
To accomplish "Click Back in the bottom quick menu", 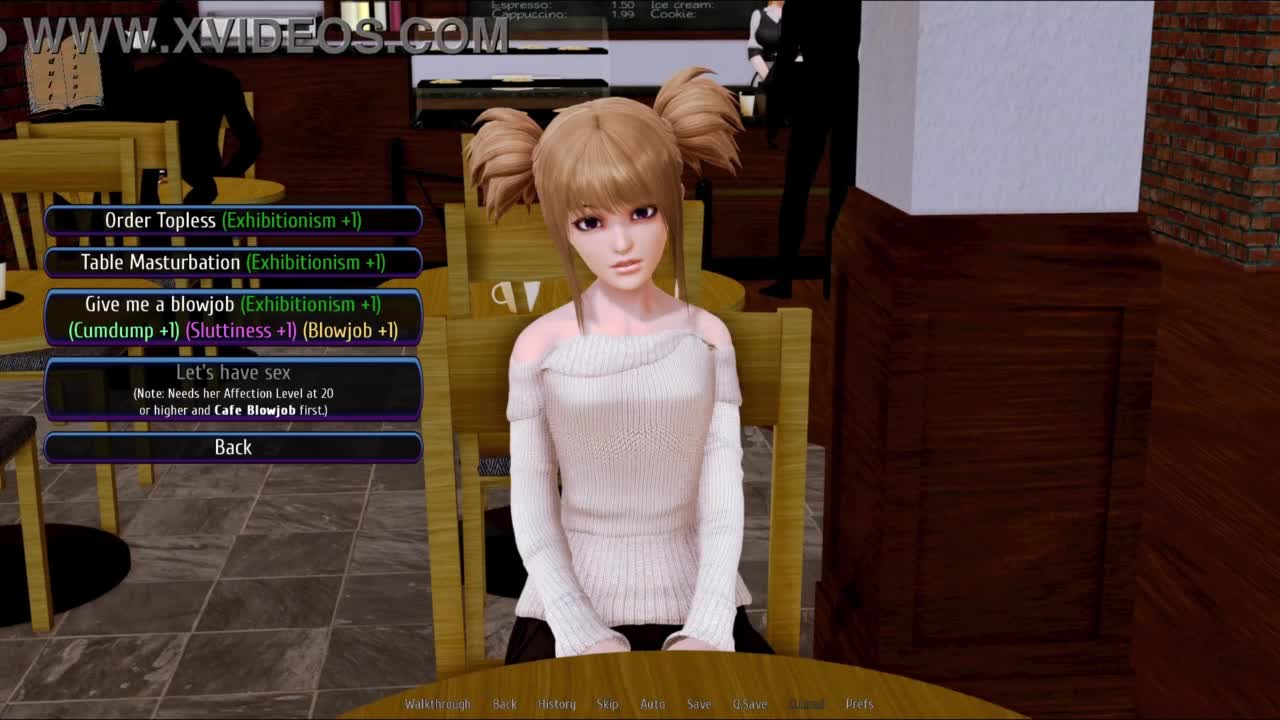I will pyautogui.click(x=505, y=704).
